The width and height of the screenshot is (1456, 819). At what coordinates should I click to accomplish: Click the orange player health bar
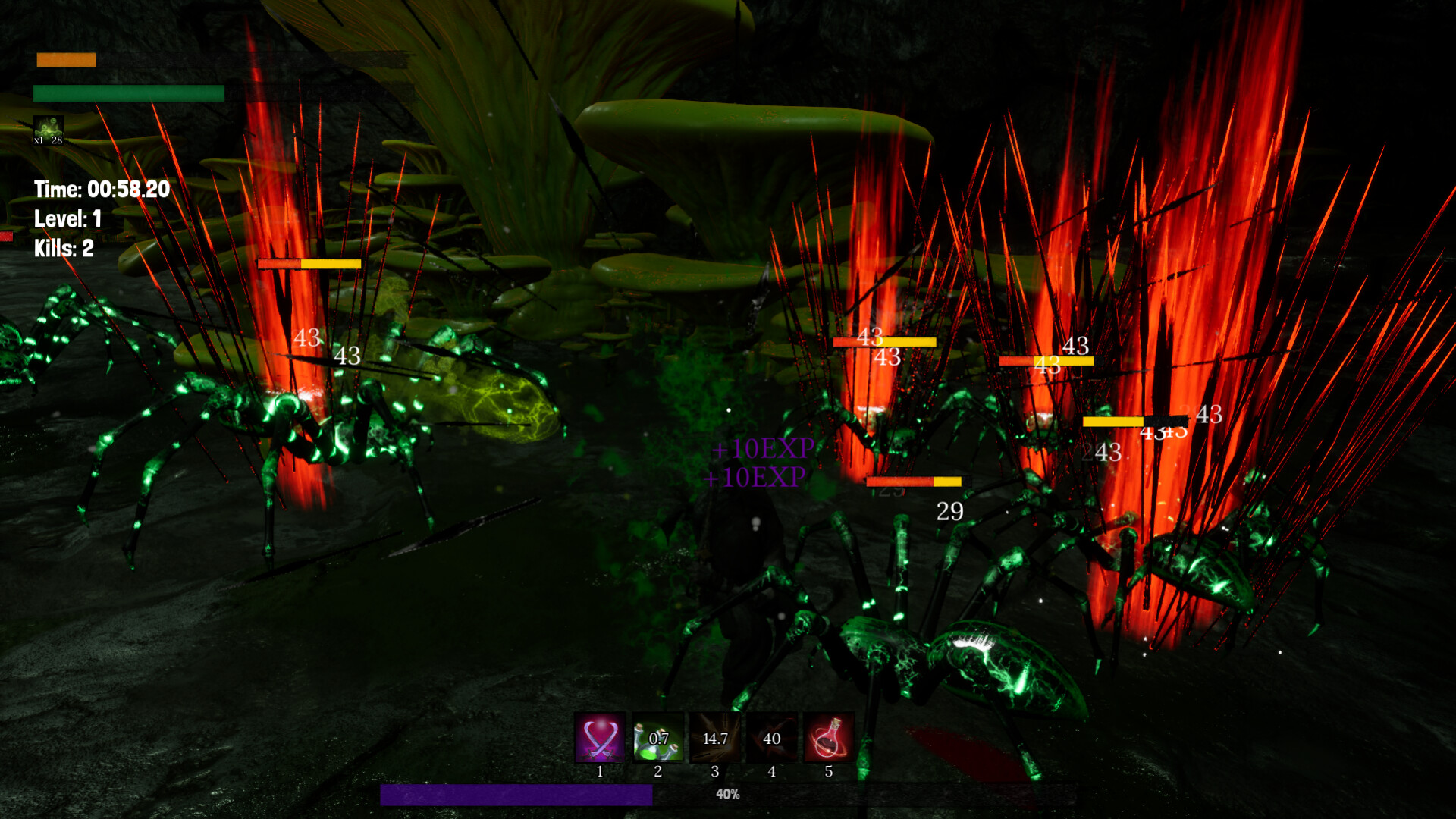[x=65, y=59]
